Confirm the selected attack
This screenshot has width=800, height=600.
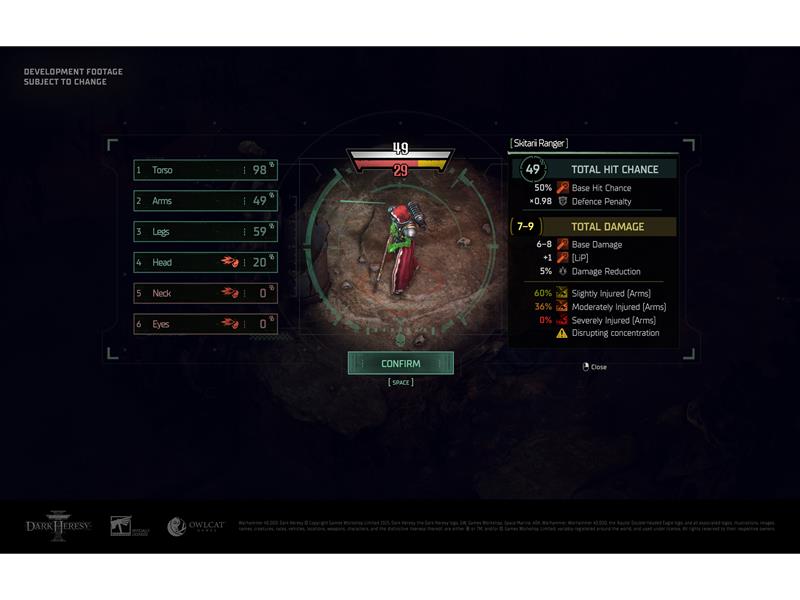pos(400,363)
